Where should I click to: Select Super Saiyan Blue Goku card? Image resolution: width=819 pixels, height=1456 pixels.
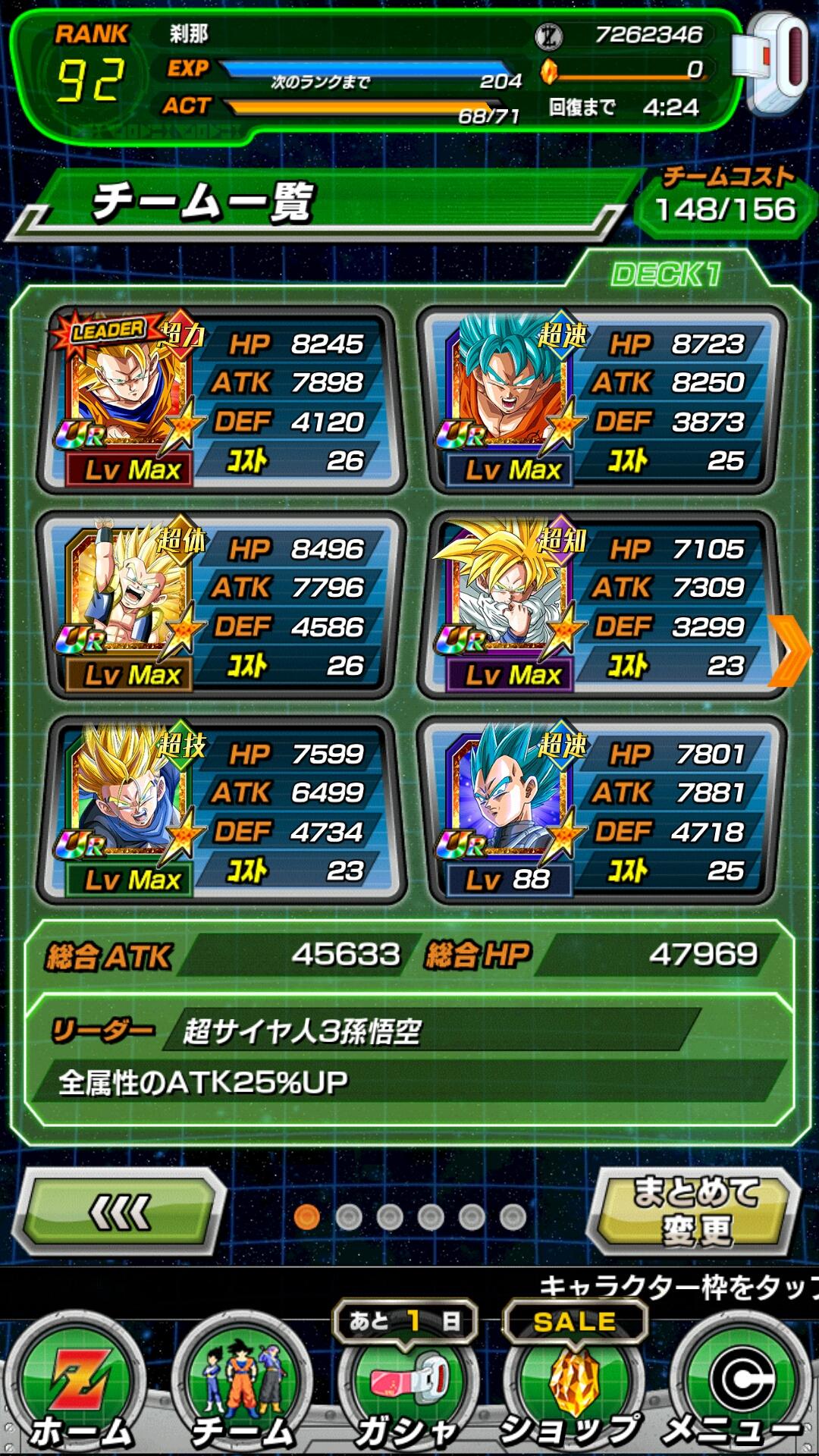601,400
